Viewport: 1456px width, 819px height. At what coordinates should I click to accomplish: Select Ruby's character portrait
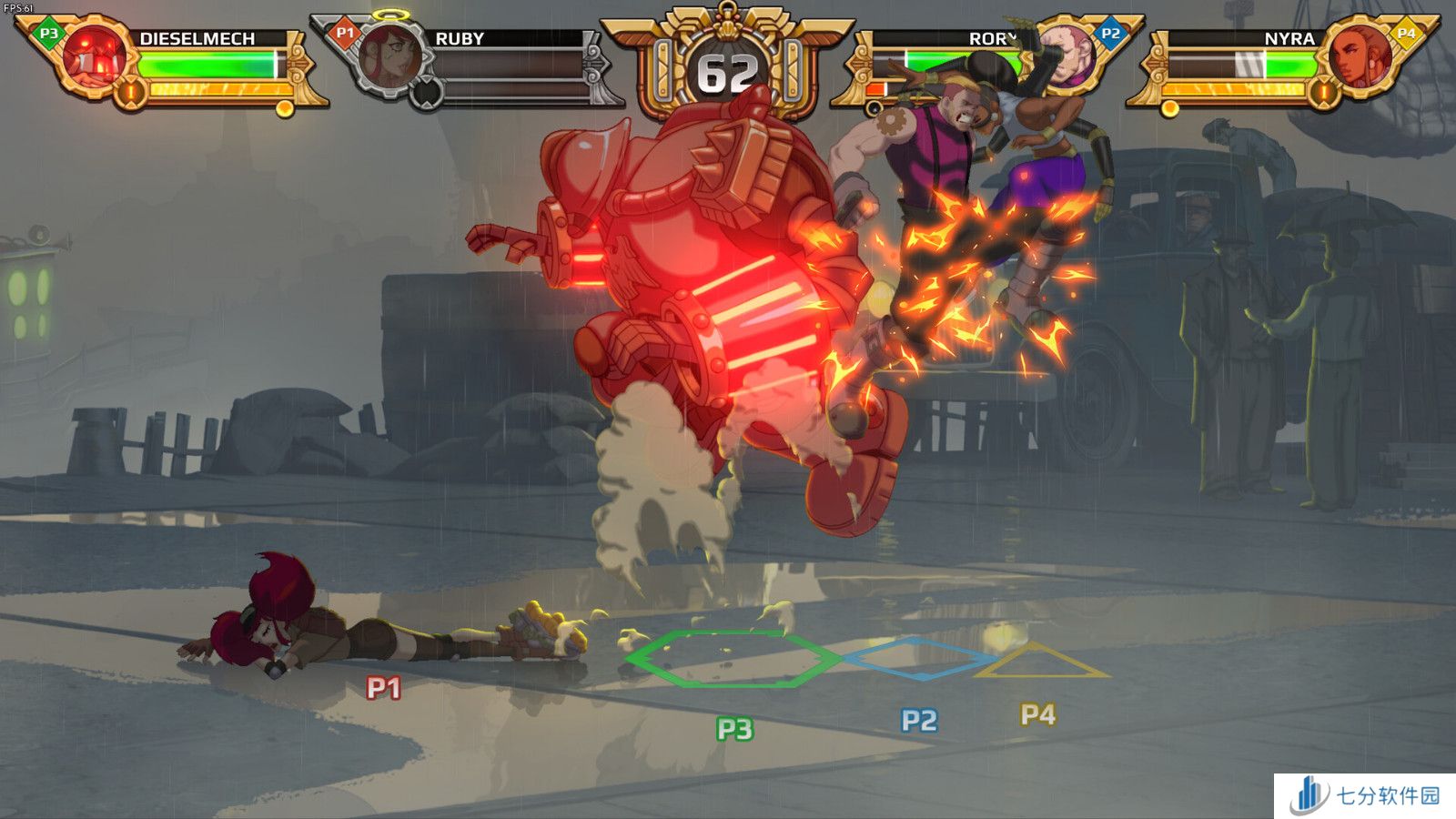click(x=389, y=56)
